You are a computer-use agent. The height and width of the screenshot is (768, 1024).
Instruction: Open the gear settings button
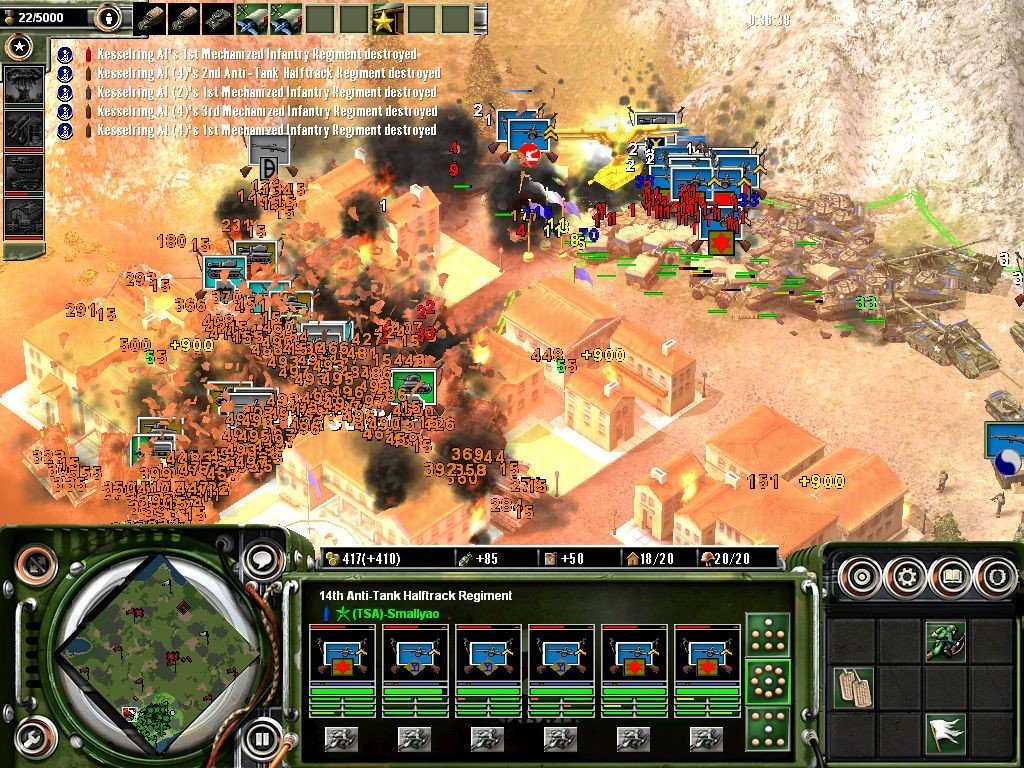[906, 577]
